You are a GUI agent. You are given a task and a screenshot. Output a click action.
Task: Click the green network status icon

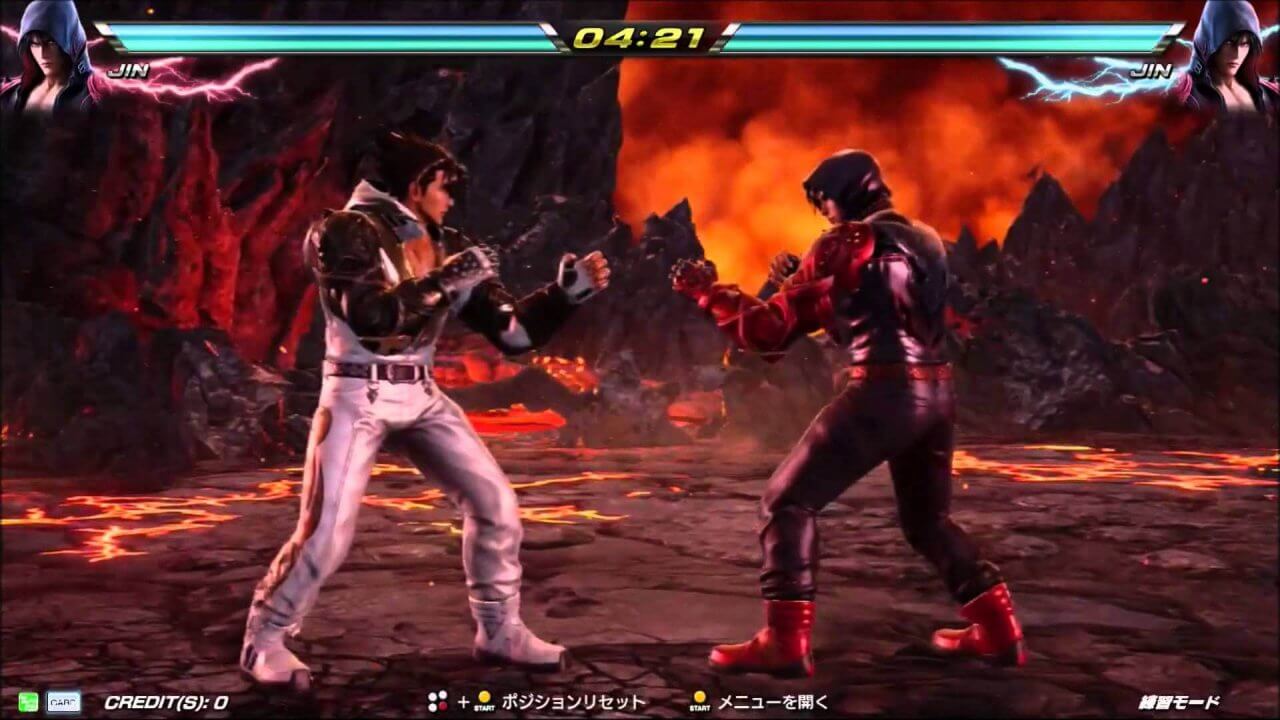[27, 702]
